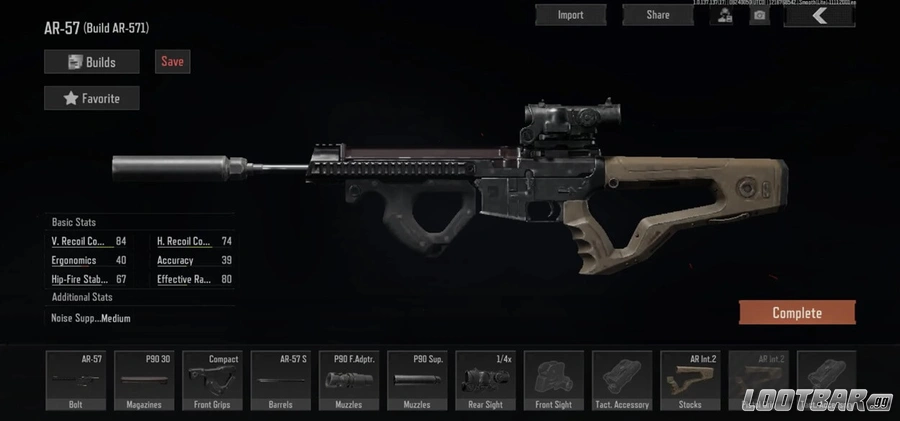This screenshot has height=421, width=900.
Task: Go back using the arrow button
Action: [x=819, y=15]
